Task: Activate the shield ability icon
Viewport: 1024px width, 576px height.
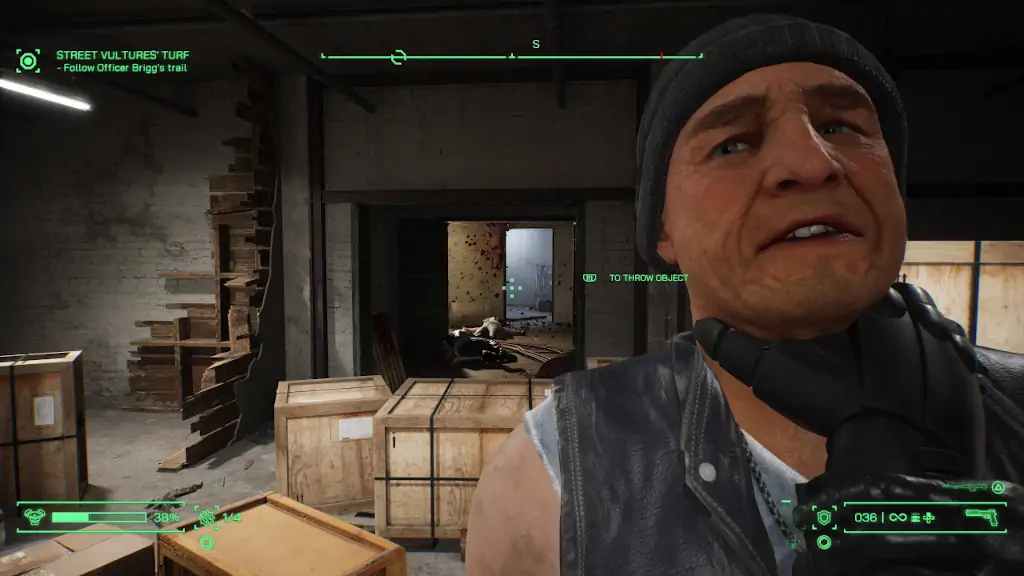Action: (x=825, y=517)
